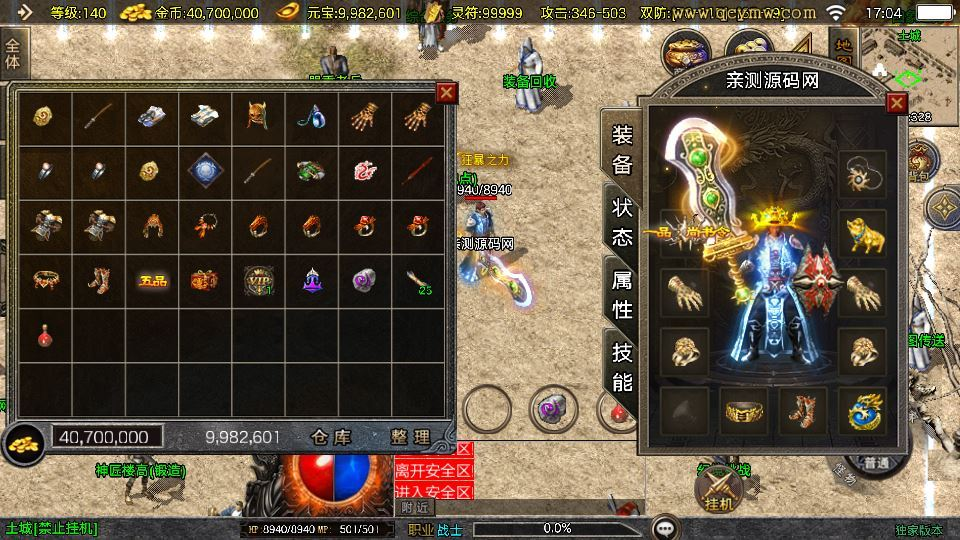Image resolution: width=960 pixels, height=540 pixels.
Task: Close the character equipment panel
Action: [896, 103]
